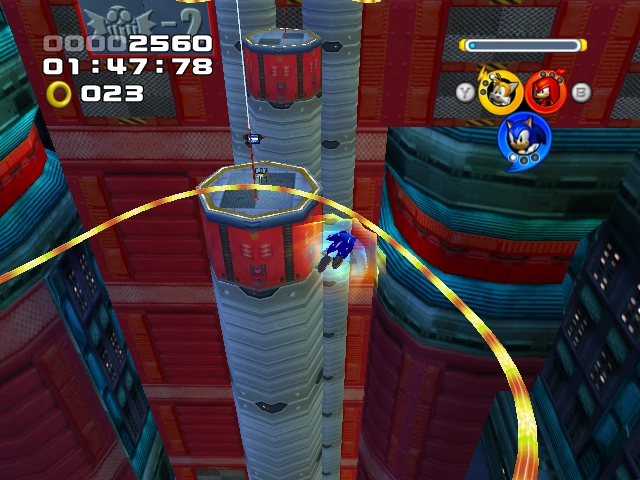Click Sonic's leader portrait
This screenshot has width=640, height=480.
(523, 140)
